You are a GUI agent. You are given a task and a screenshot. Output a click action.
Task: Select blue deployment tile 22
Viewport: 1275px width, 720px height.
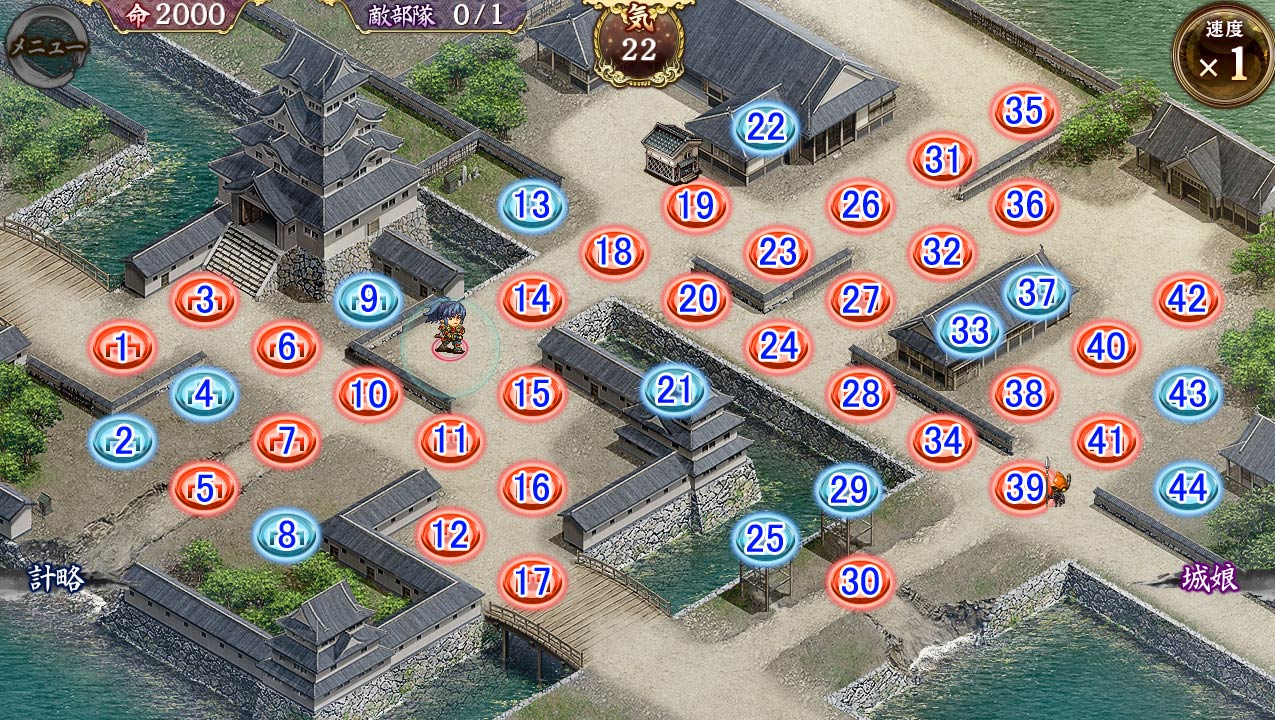click(x=766, y=127)
